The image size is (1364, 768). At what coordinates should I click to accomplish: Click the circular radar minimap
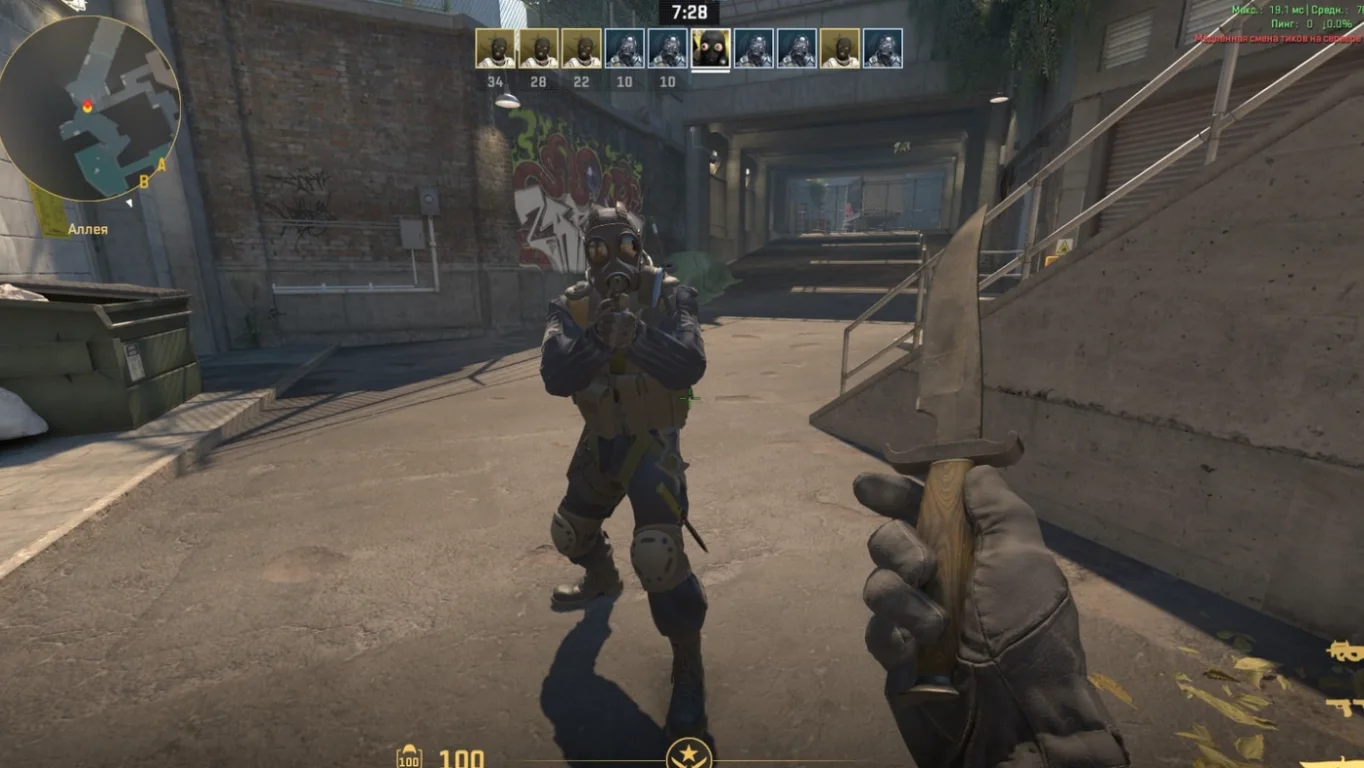89,108
